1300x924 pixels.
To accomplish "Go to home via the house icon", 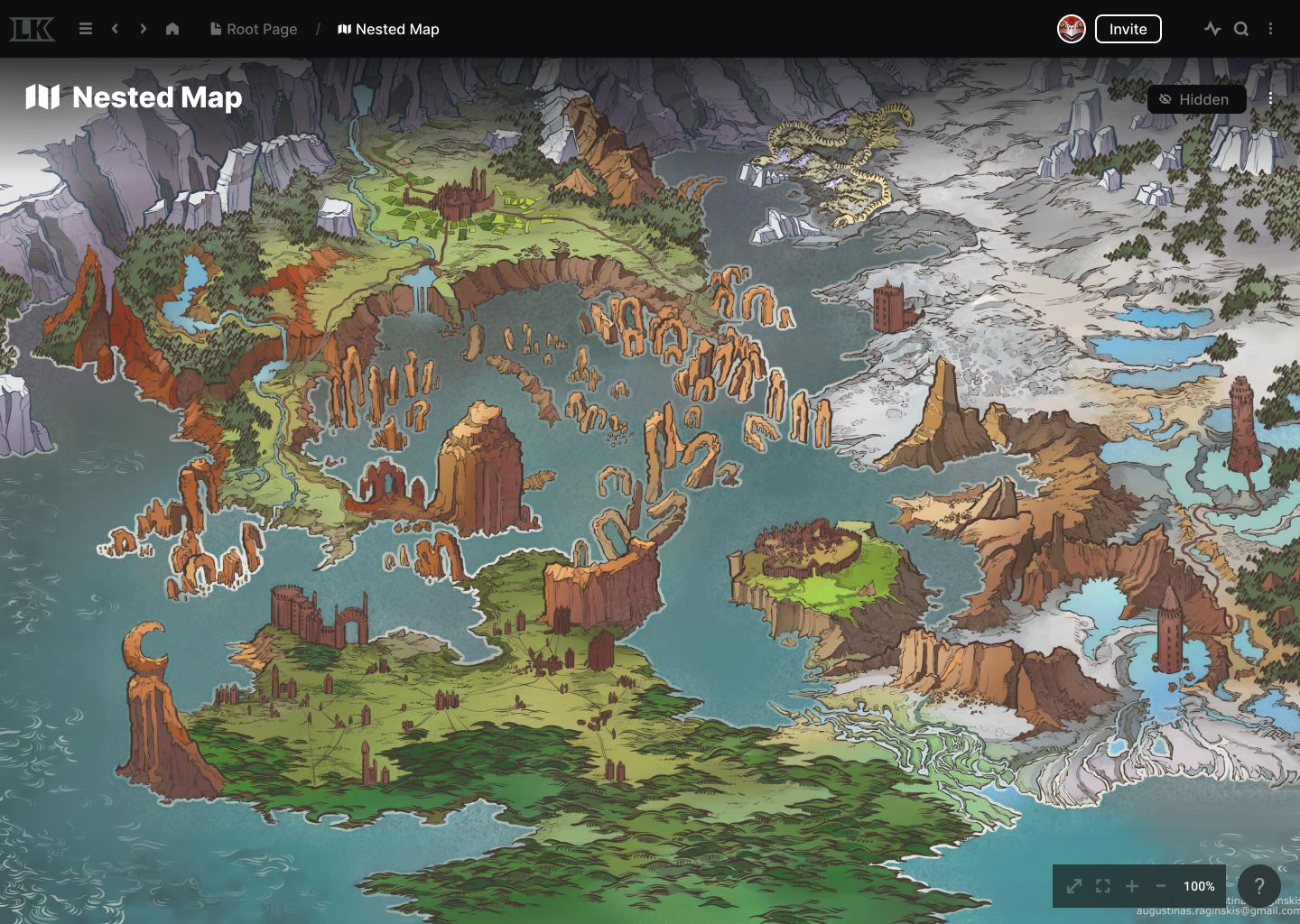I will (x=172, y=29).
